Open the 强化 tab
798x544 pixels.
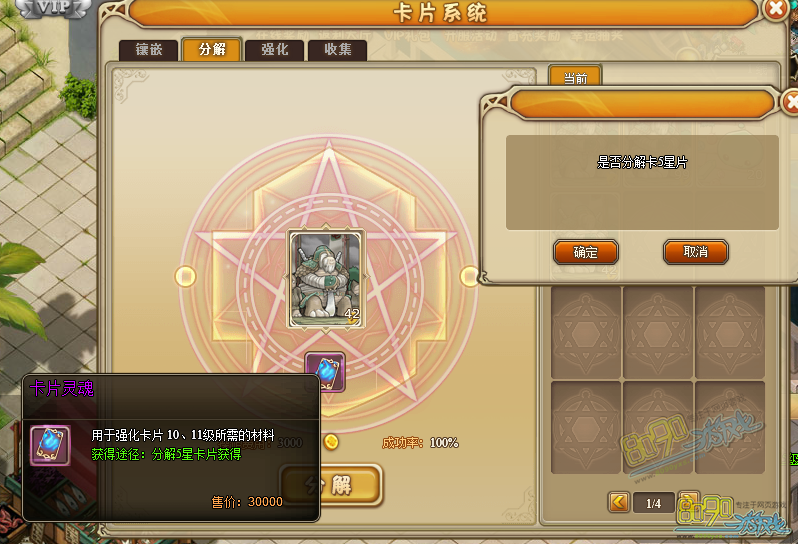[x=274, y=50]
